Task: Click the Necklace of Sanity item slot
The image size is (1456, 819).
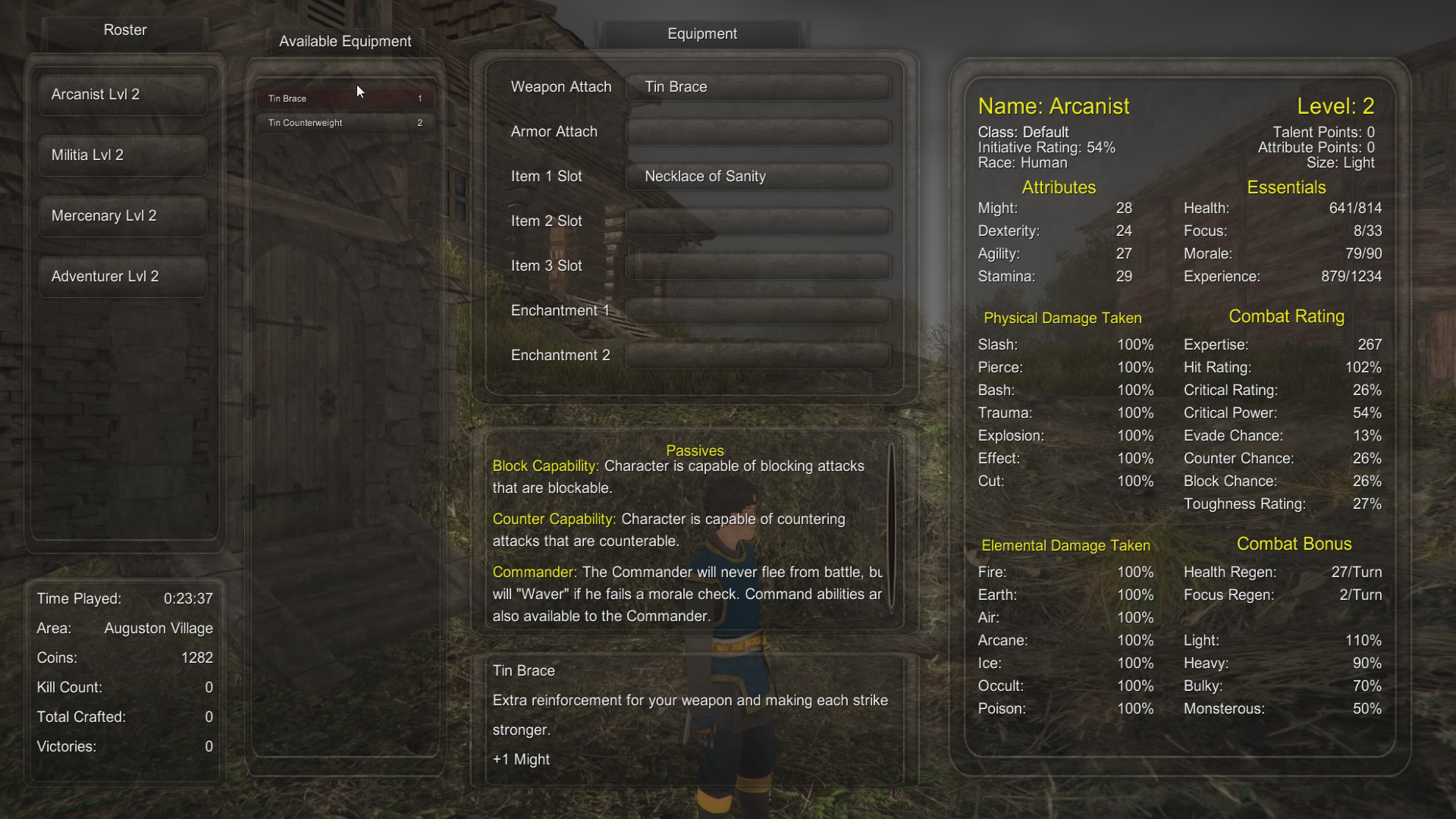Action: (x=758, y=176)
